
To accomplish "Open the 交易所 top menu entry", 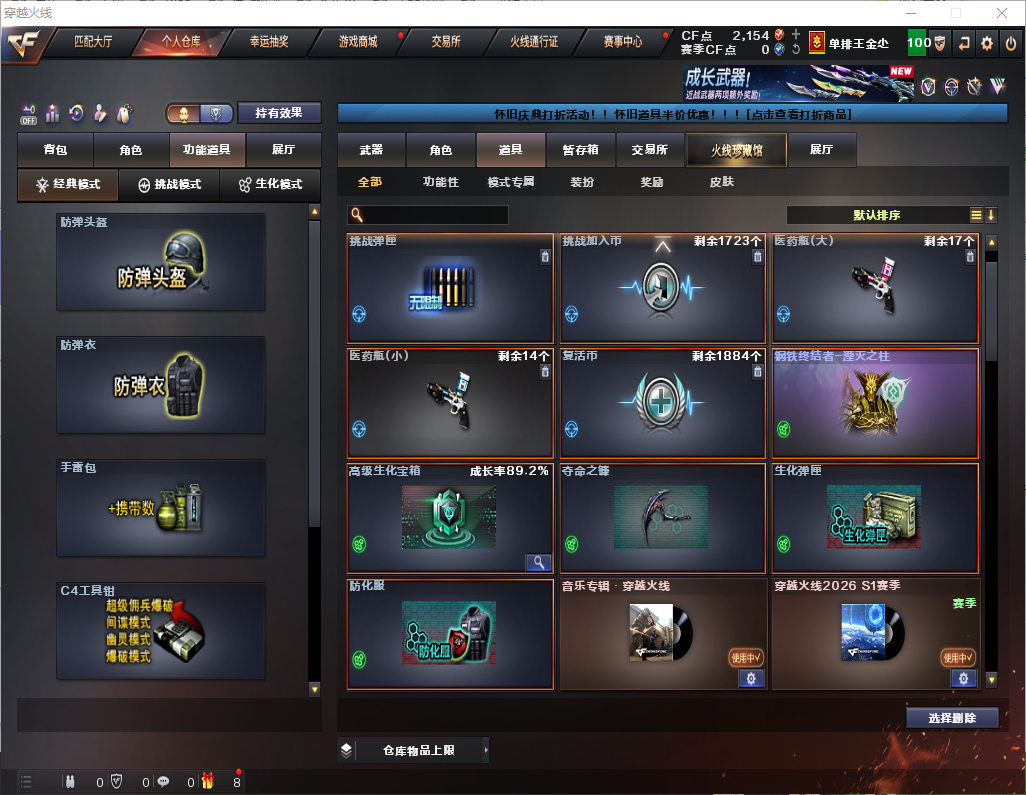I will point(446,42).
